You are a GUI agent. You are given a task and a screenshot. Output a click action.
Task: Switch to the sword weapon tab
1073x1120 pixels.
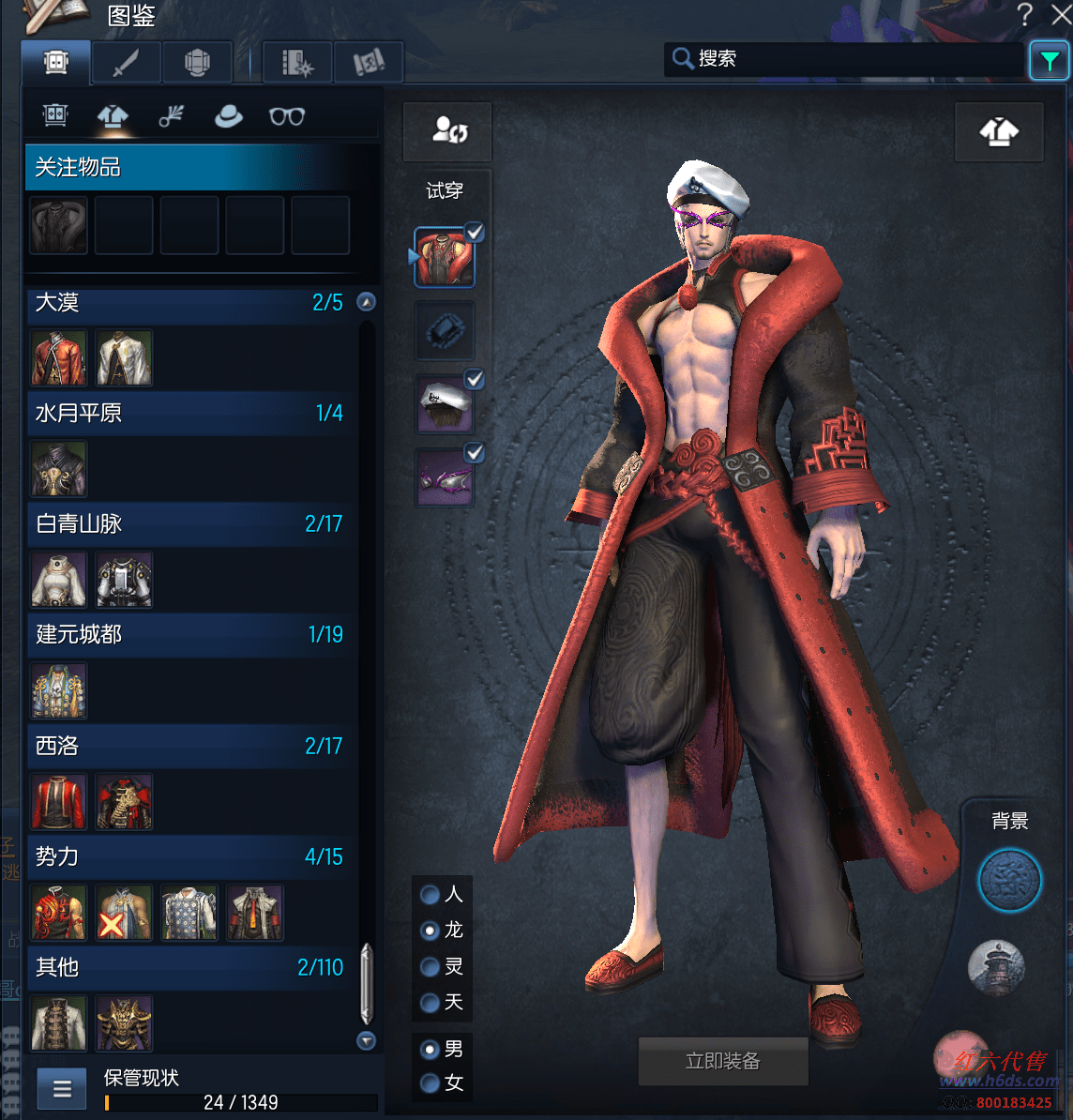click(x=126, y=63)
